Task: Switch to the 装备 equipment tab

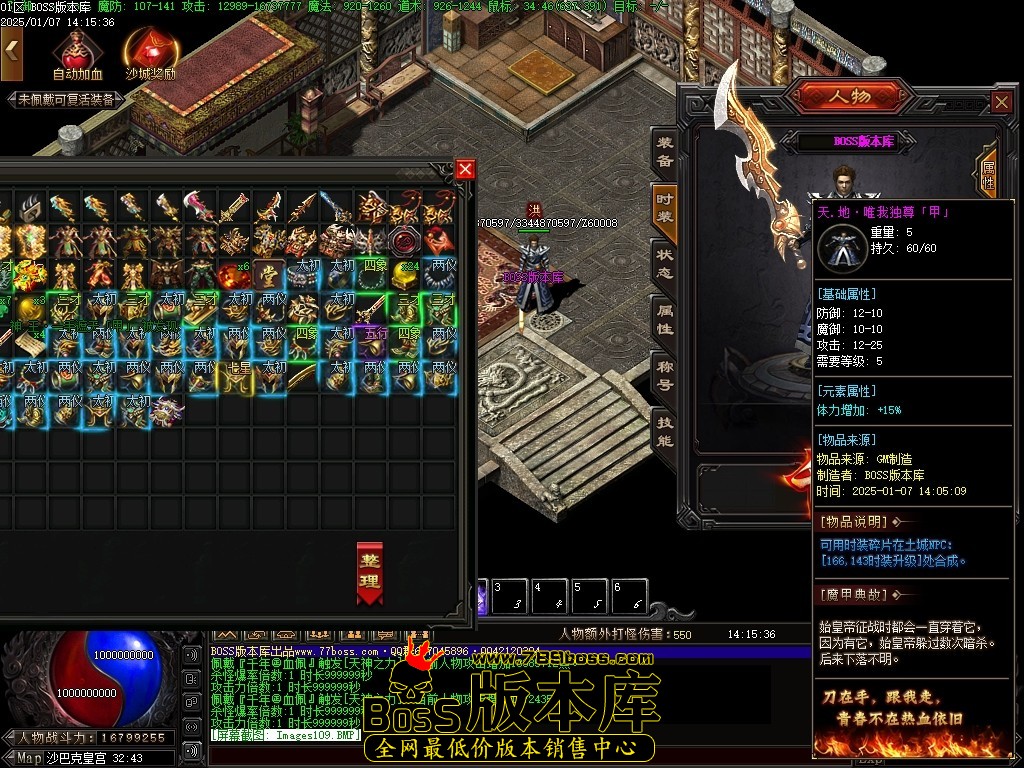Action: 664,152
